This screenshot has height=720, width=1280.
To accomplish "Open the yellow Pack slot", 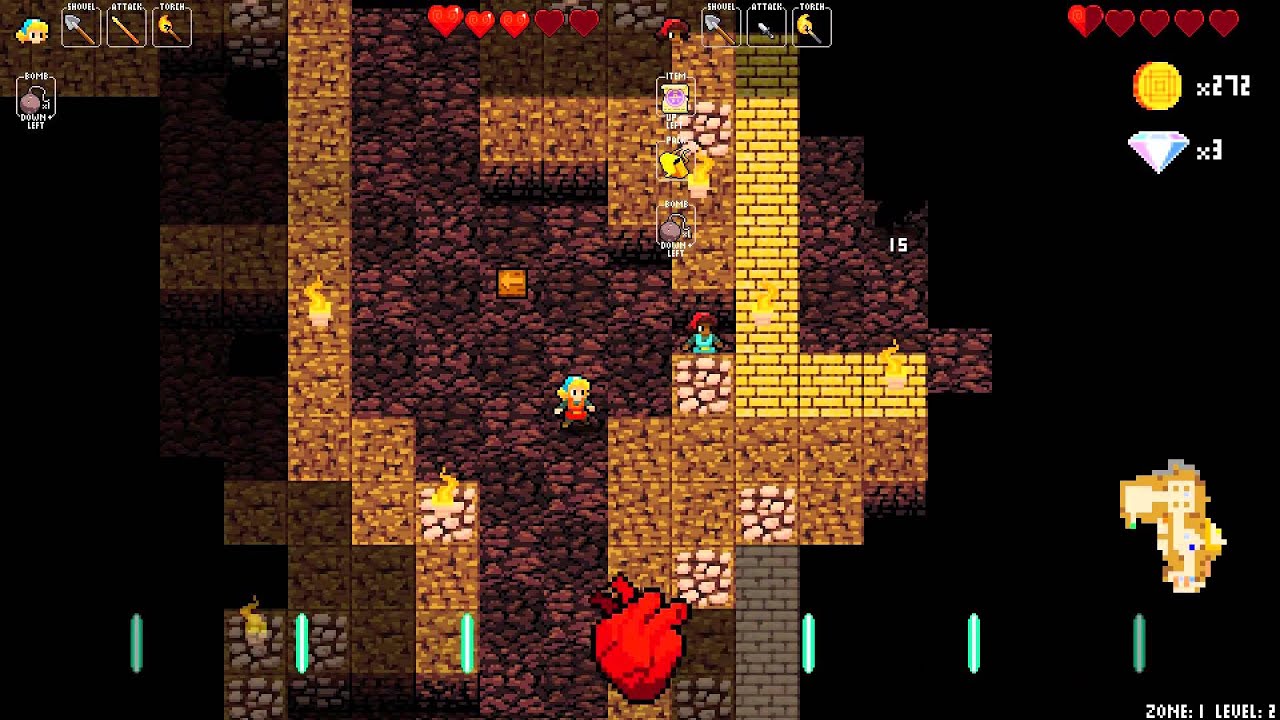I will click(x=676, y=162).
